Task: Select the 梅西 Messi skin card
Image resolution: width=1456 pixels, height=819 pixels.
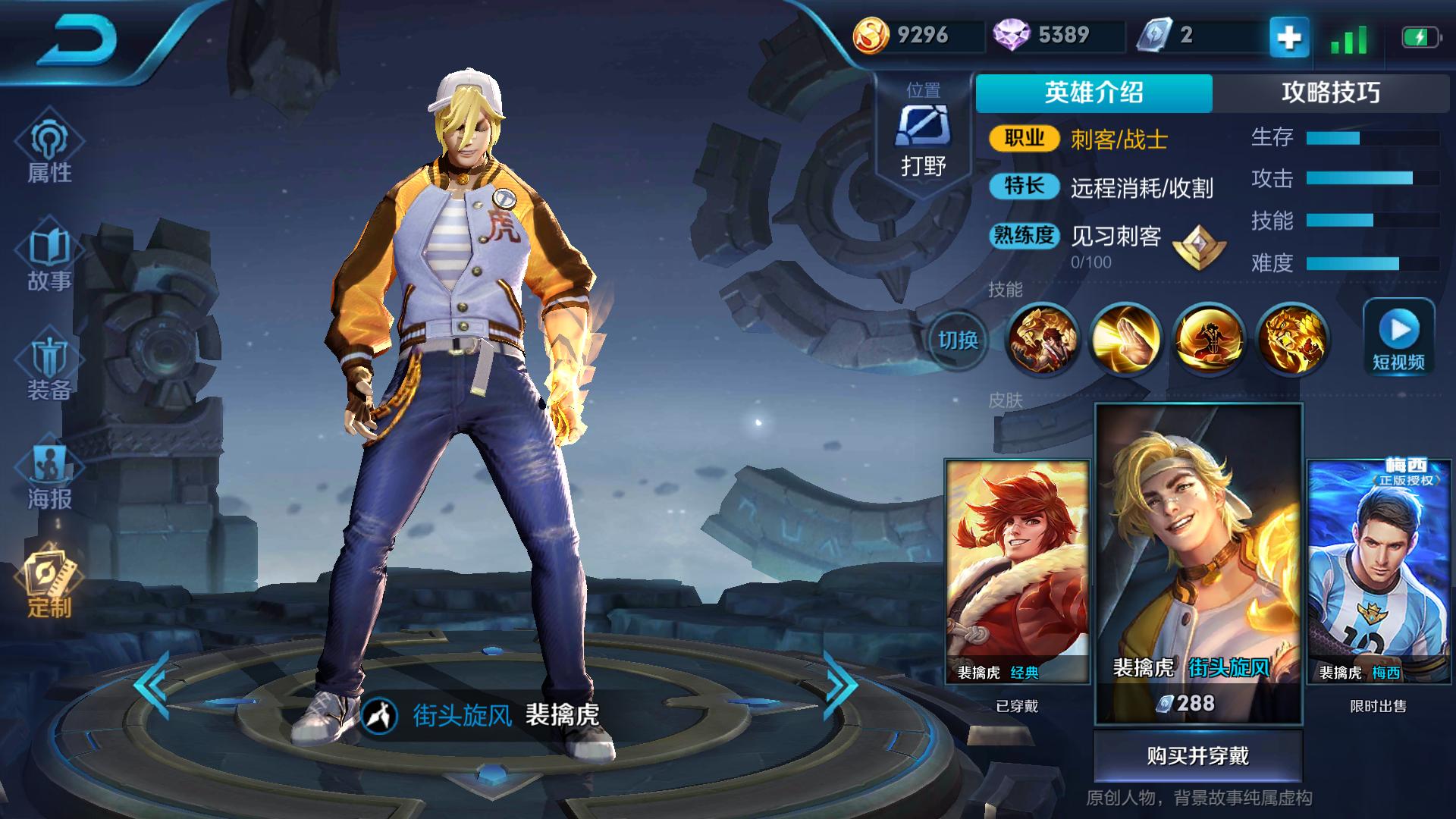Action: point(1378,573)
